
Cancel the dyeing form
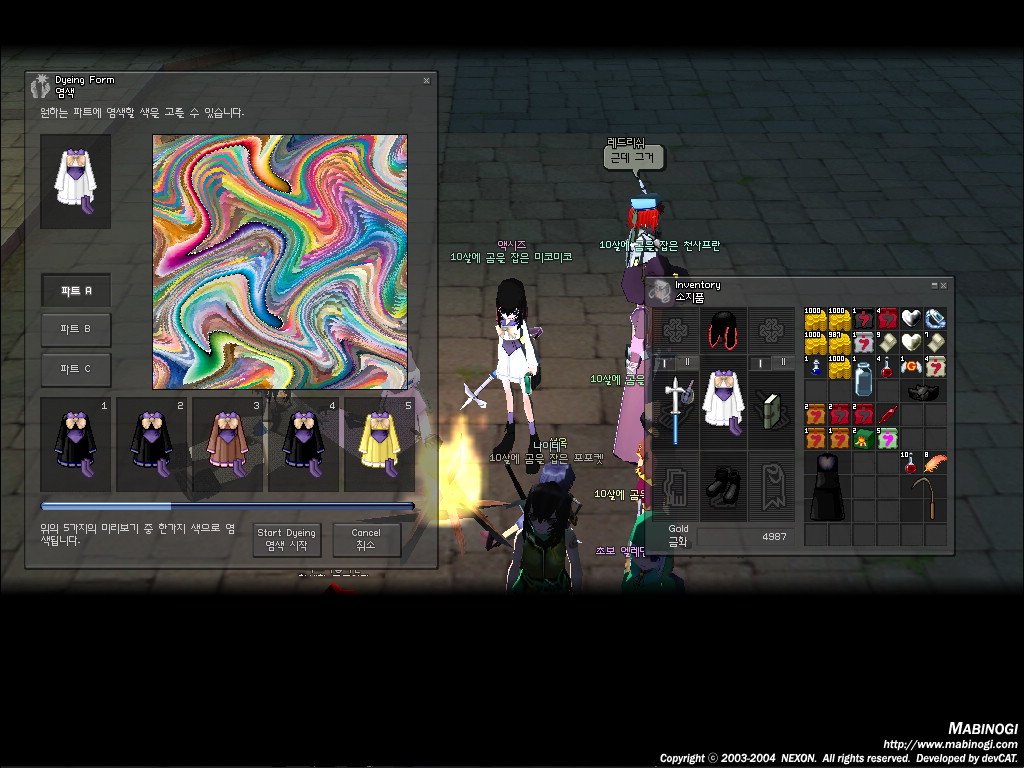[x=366, y=539]
